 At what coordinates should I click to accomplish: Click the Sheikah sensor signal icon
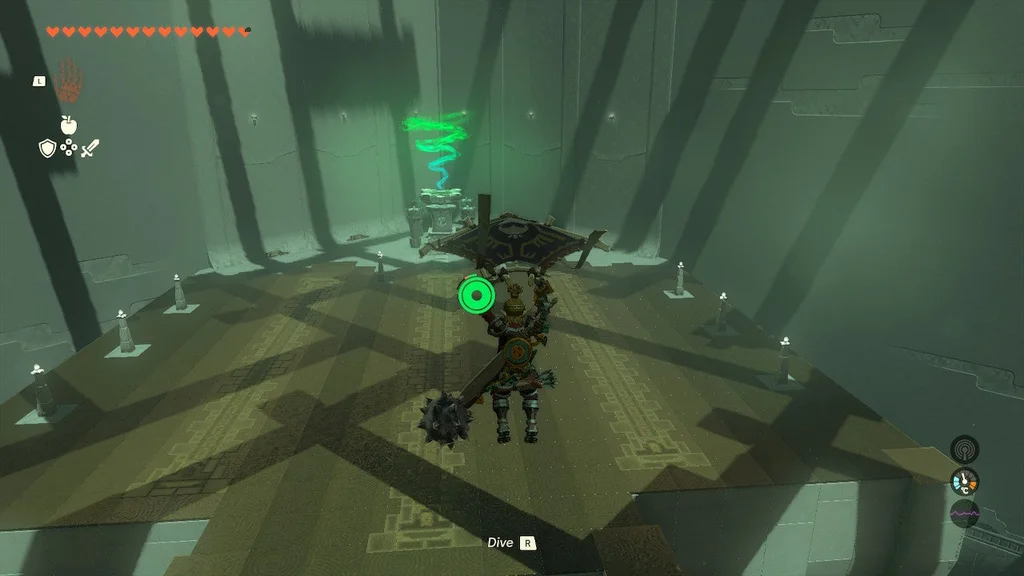(964, 449)
